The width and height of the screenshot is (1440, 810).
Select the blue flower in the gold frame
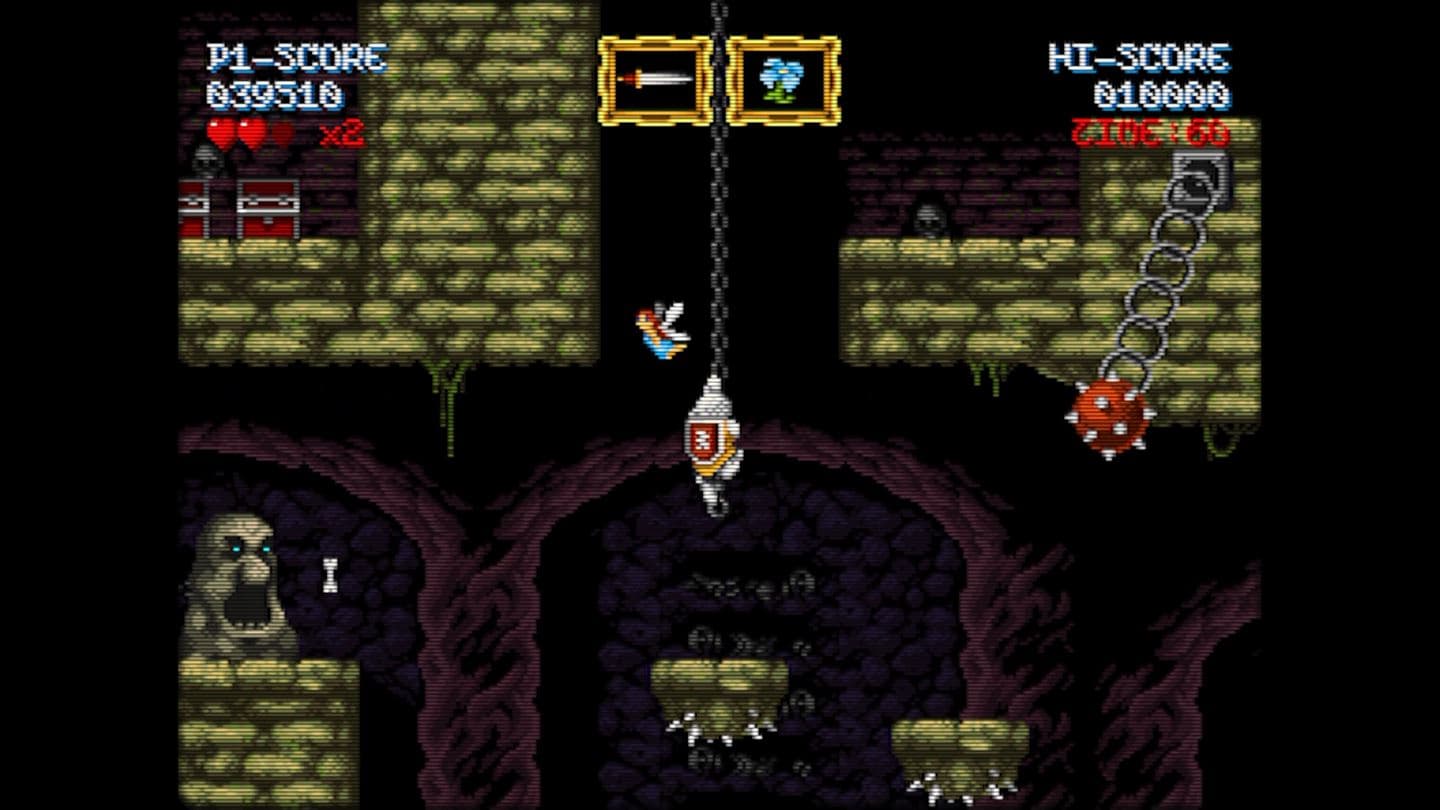point(780,77)
